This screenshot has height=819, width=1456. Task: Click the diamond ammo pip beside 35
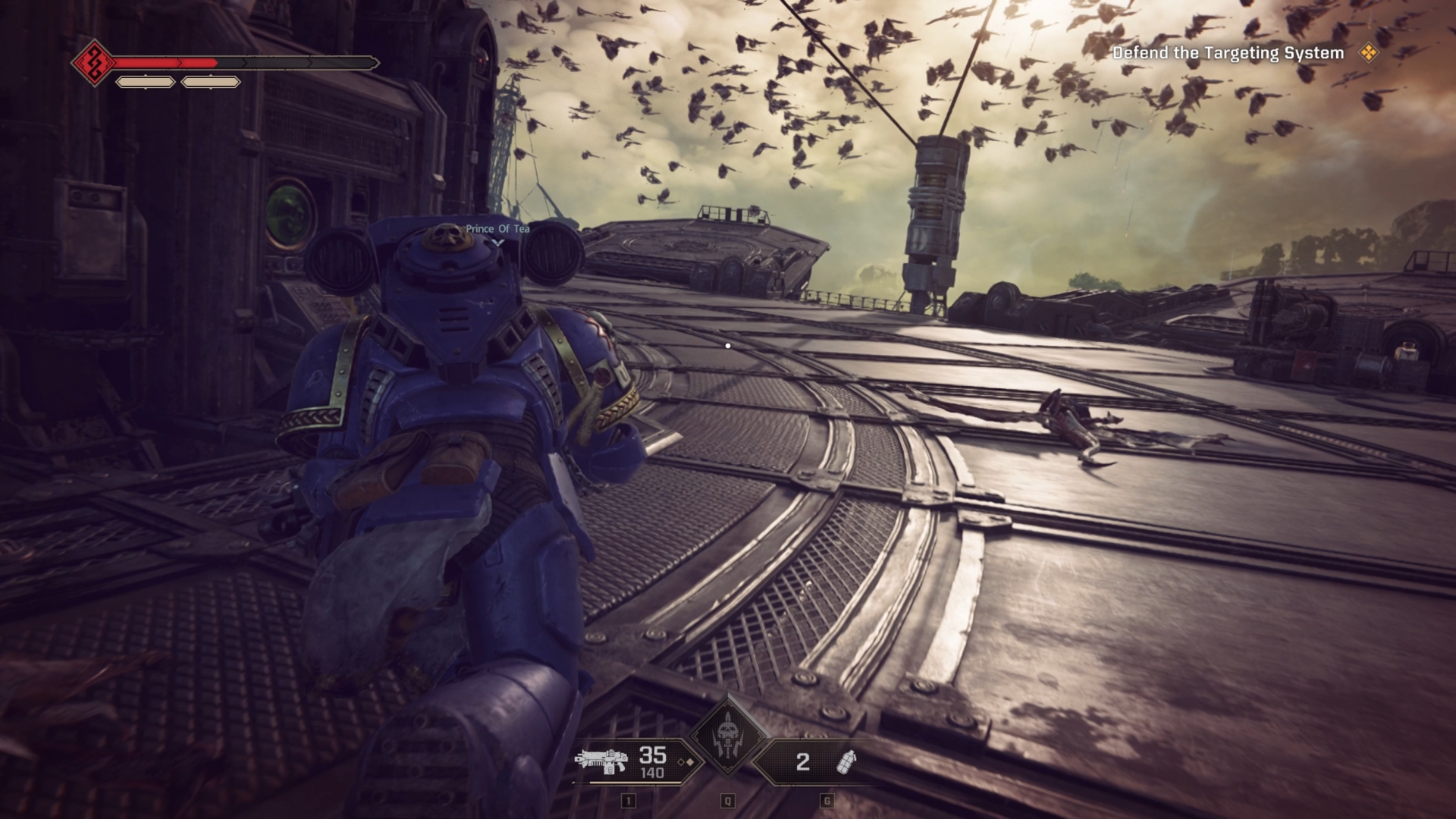(681, 762)
